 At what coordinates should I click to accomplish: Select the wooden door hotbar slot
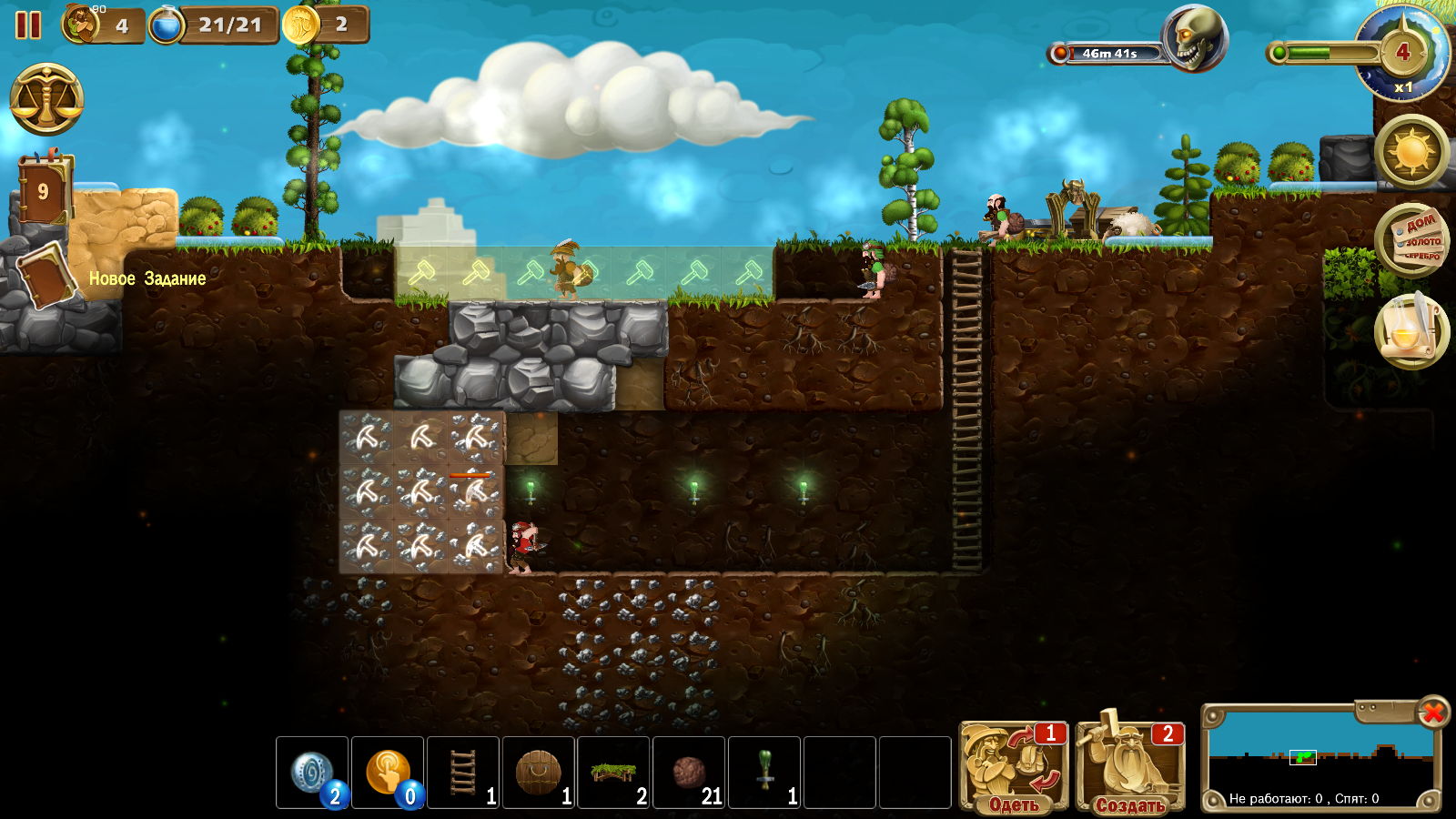click(x=539, y=773)
